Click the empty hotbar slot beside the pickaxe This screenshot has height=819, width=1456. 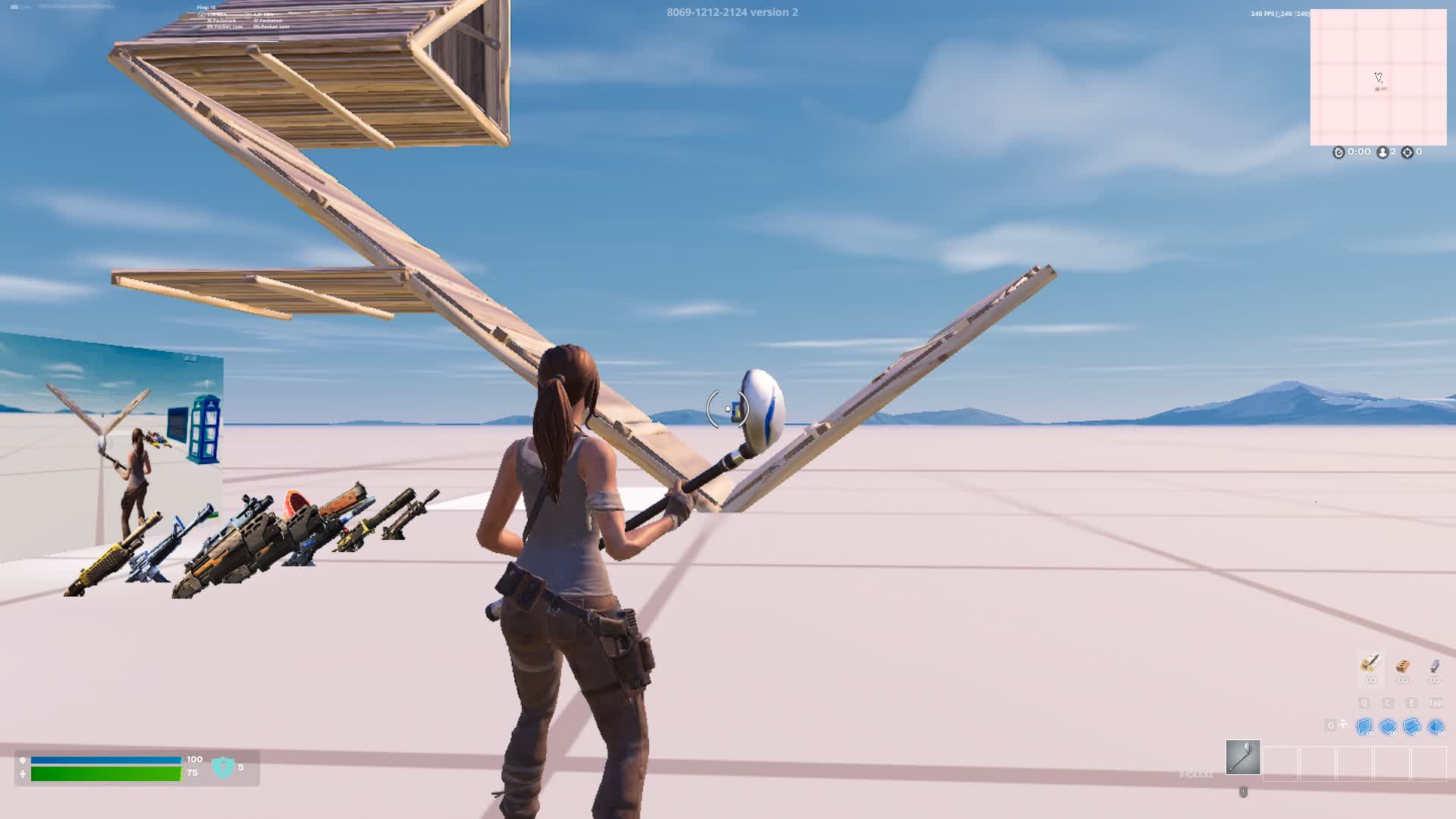point(1282,762)
